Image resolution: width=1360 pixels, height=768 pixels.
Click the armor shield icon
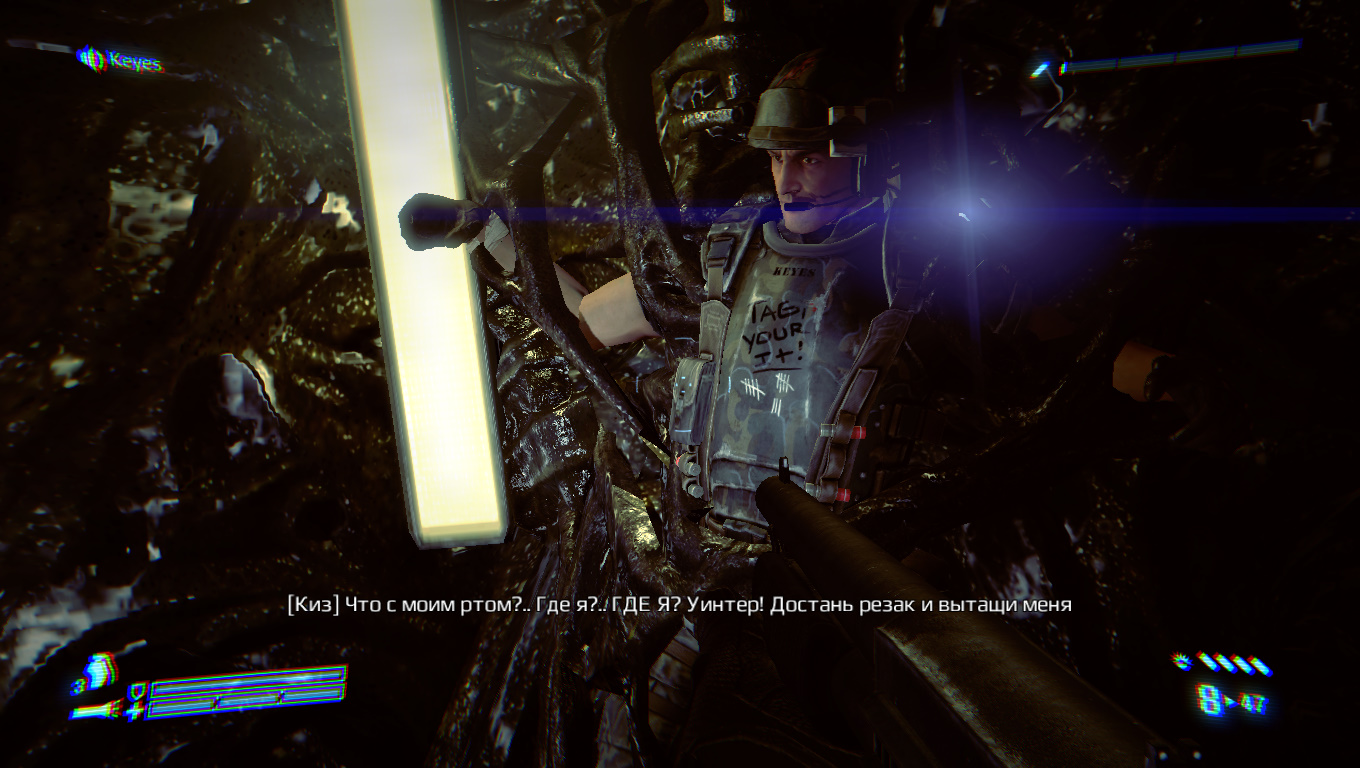click(x=138, y=690)
